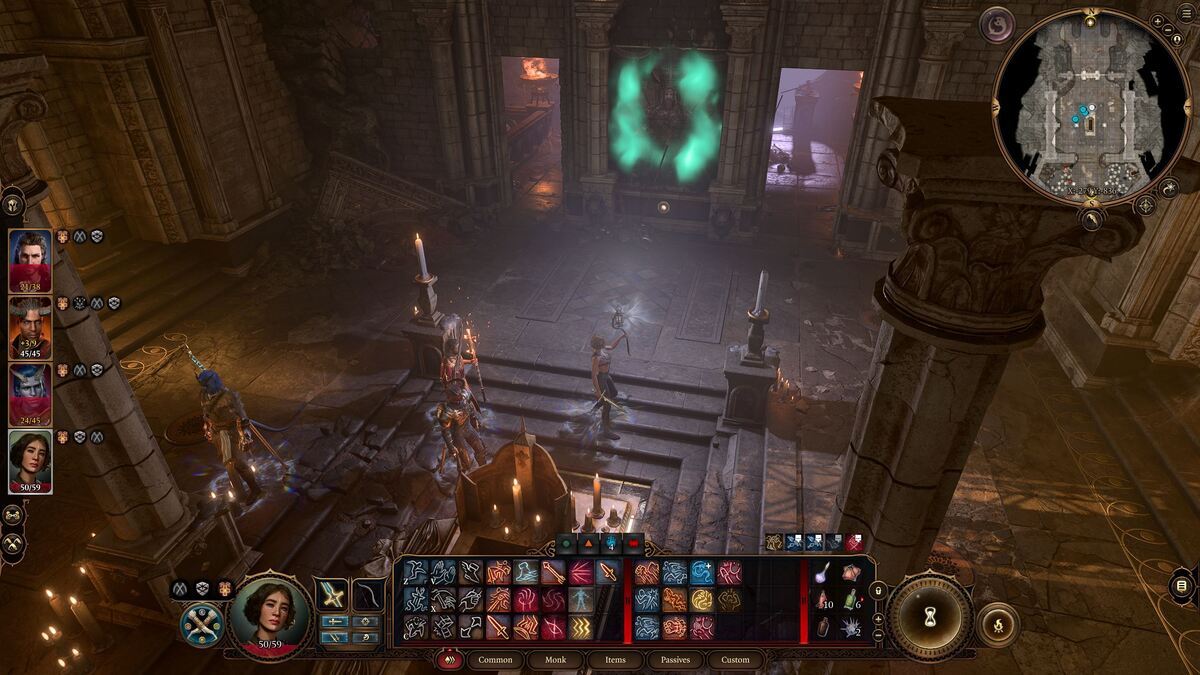Open the Monk hotbar tab
1200x675 pixels.
[x=555, y=660]
